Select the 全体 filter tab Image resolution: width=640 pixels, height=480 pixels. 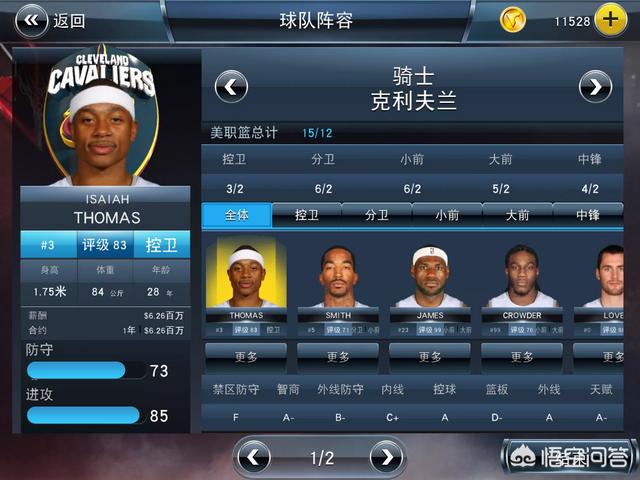tap(236, 214)
